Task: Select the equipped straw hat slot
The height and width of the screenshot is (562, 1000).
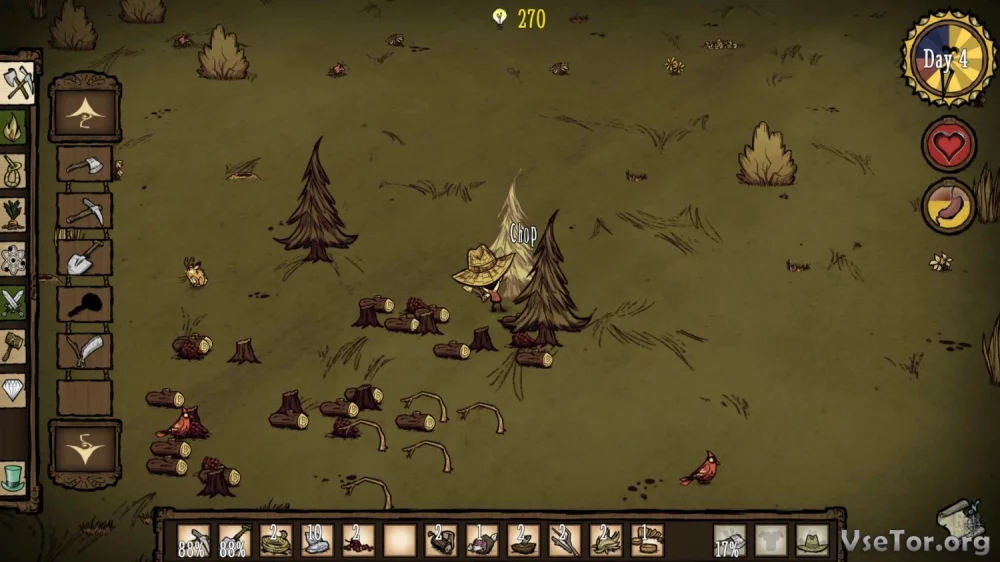Action: click(812, 540)
